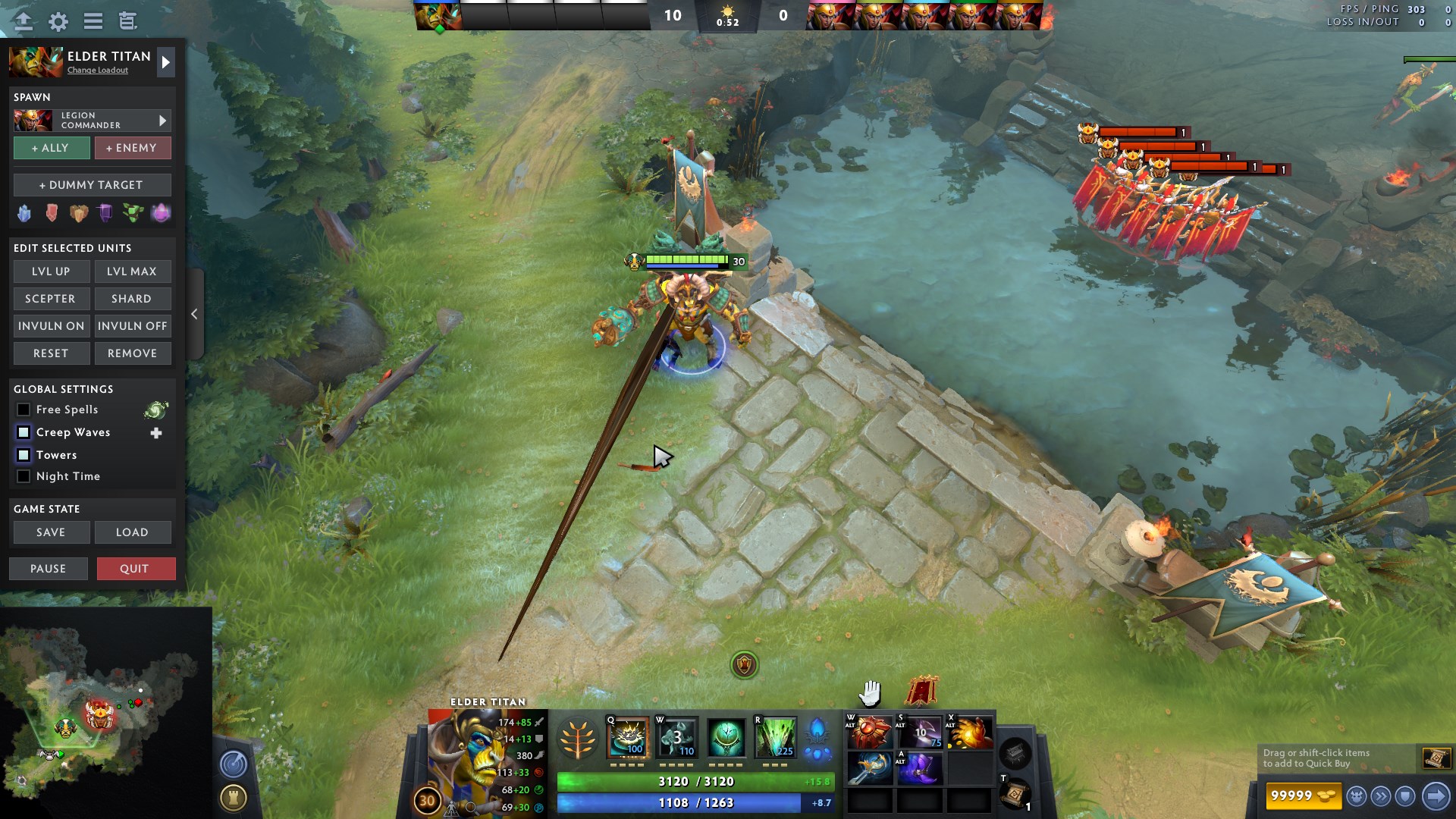This screenshot has height=819, width=1456.
Task: Click the copy-paste clipboard icon in top toolbar
Action: click(x=127, y=21)
